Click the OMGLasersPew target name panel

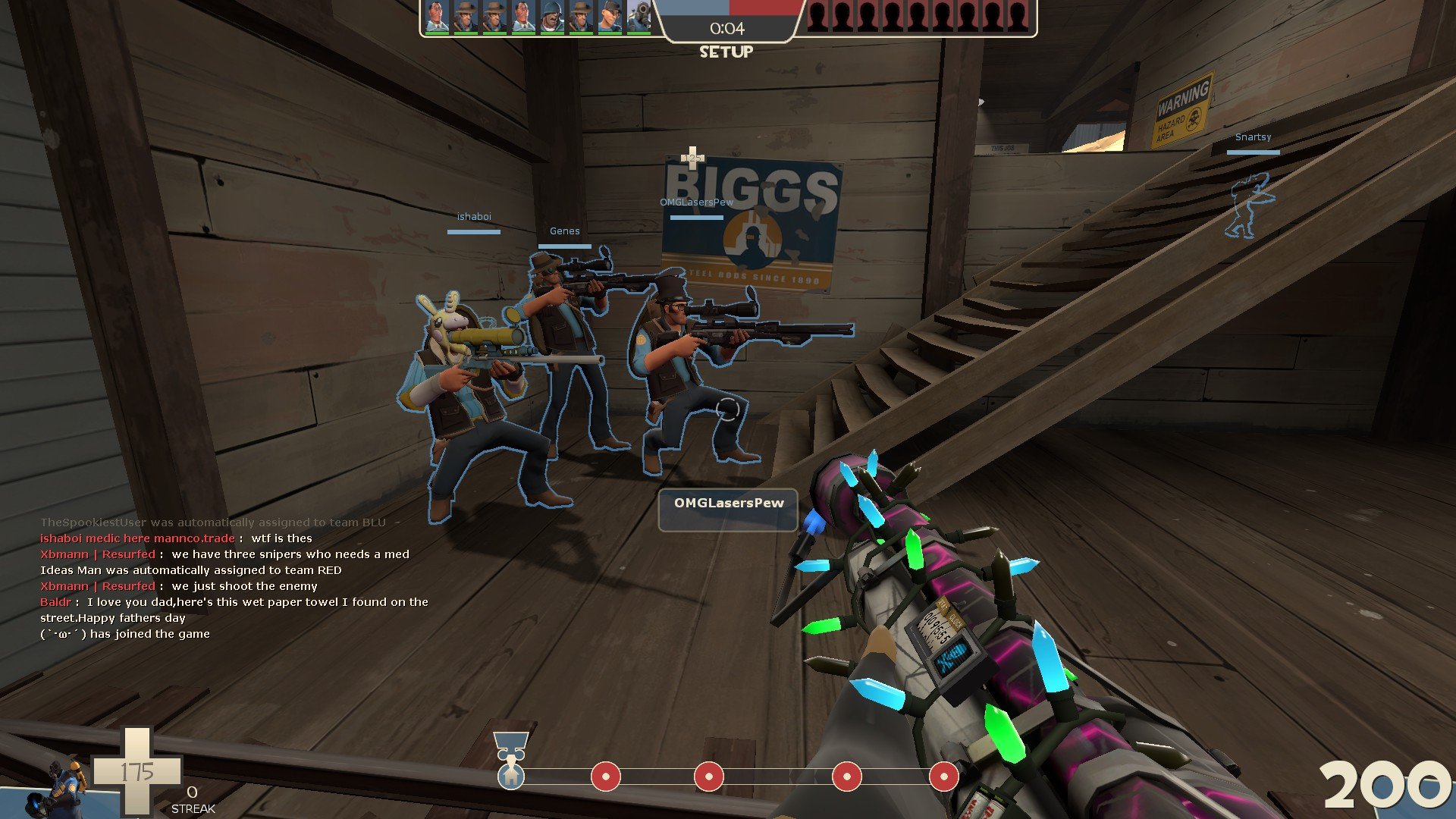click(728, 510)
